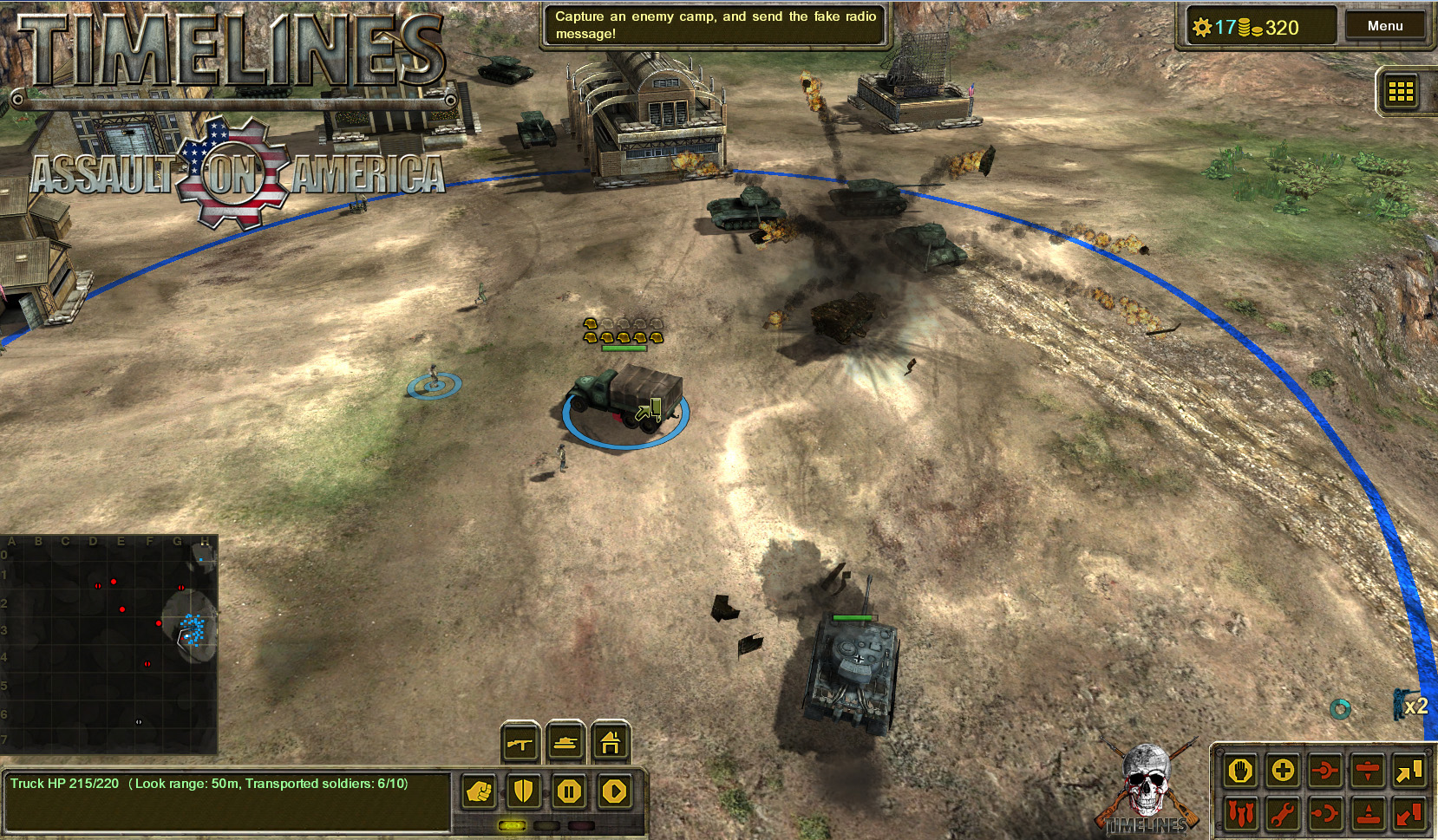Select the rifle infantry filter icon

520,742
